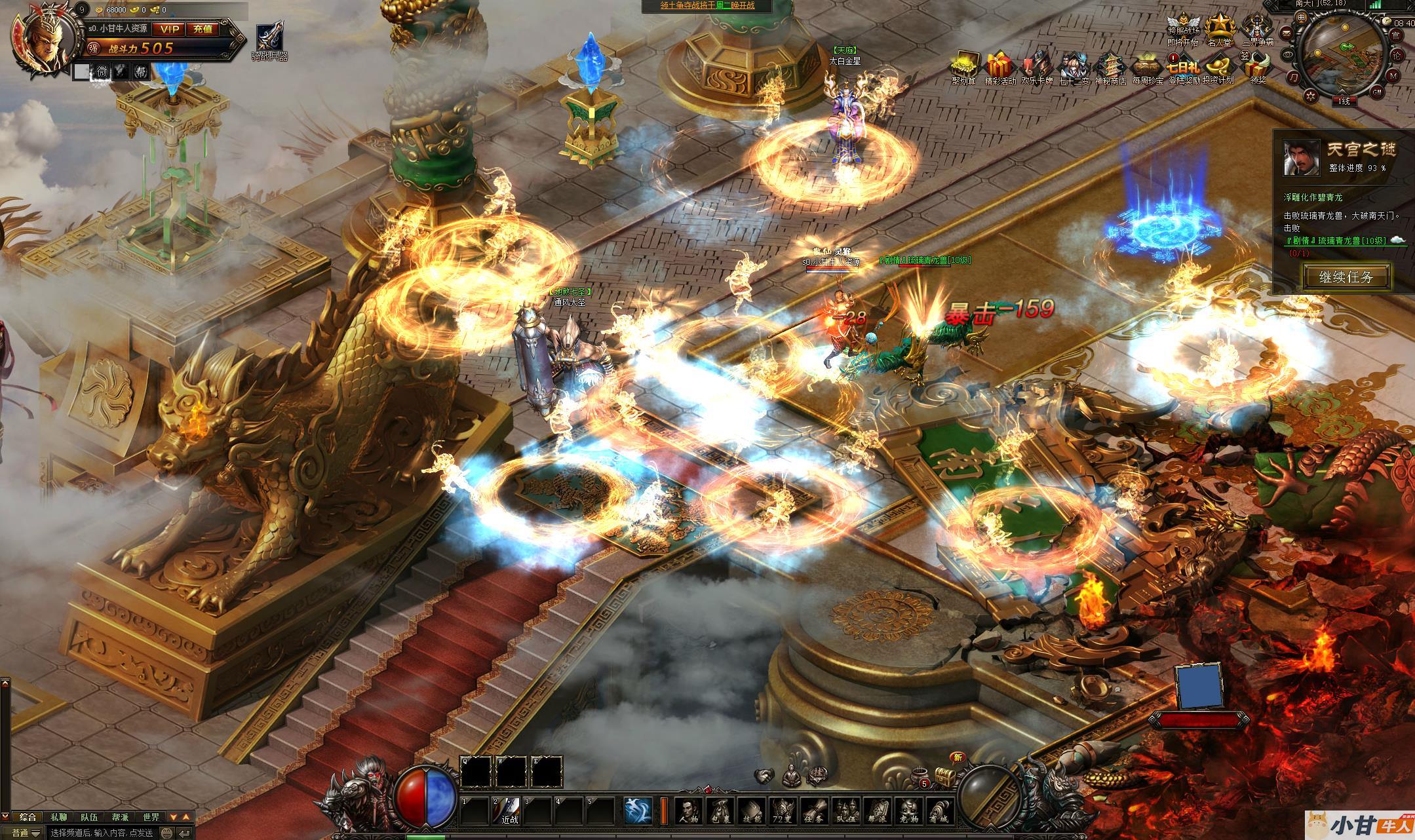Switch chat to the 世界 tab
The image size is (1415, 840).
(150, 817)
